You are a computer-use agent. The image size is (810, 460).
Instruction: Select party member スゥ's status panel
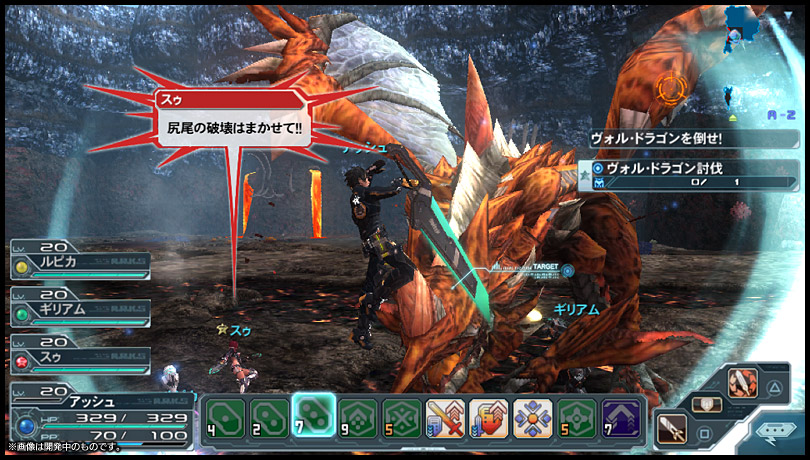pos(80,356)
